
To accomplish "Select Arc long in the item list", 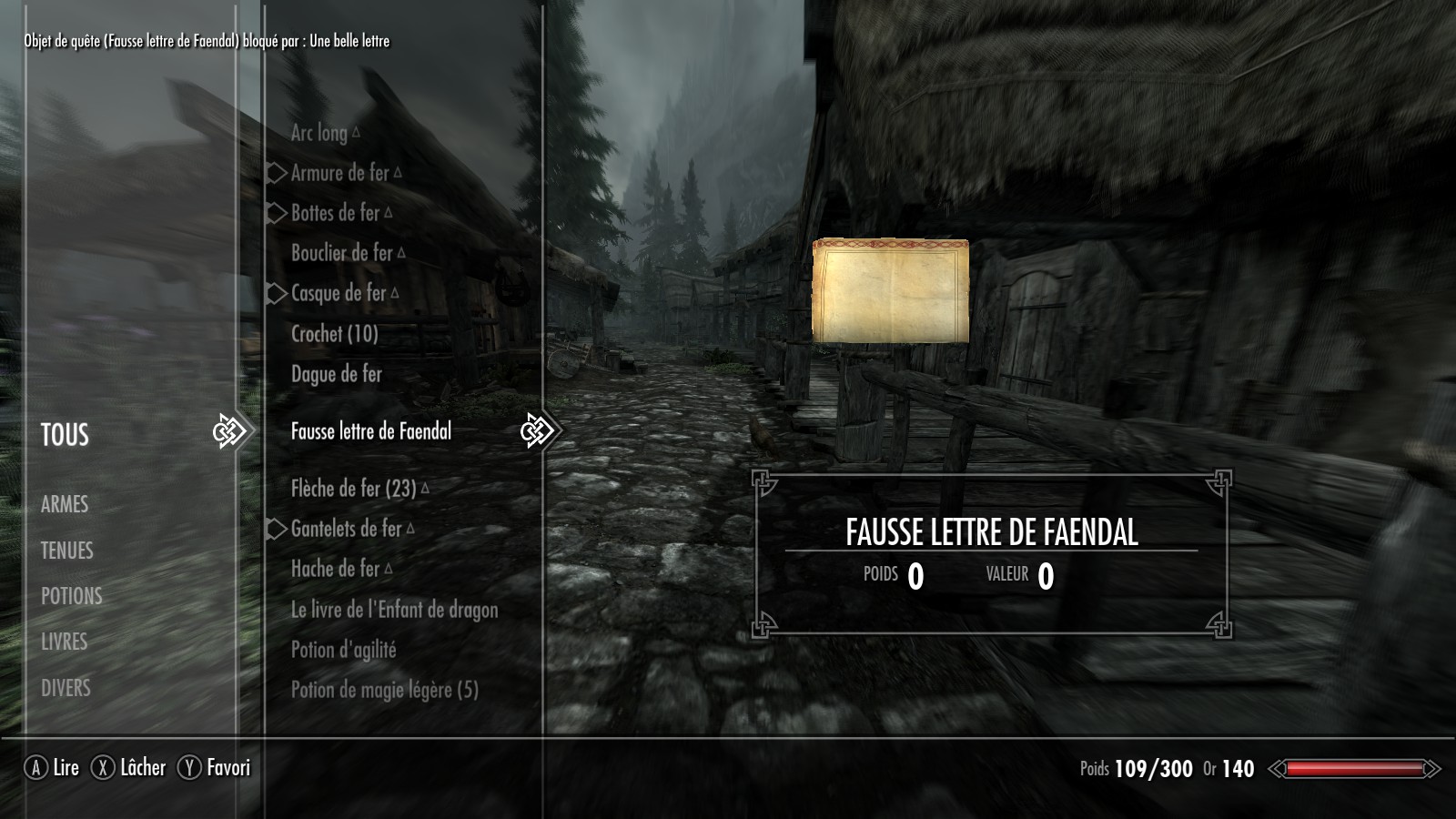I will point(319,133).
